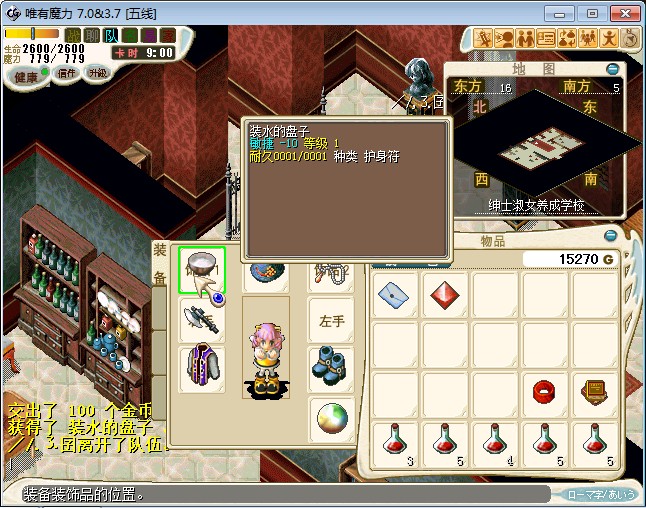Close the game window

624,13
